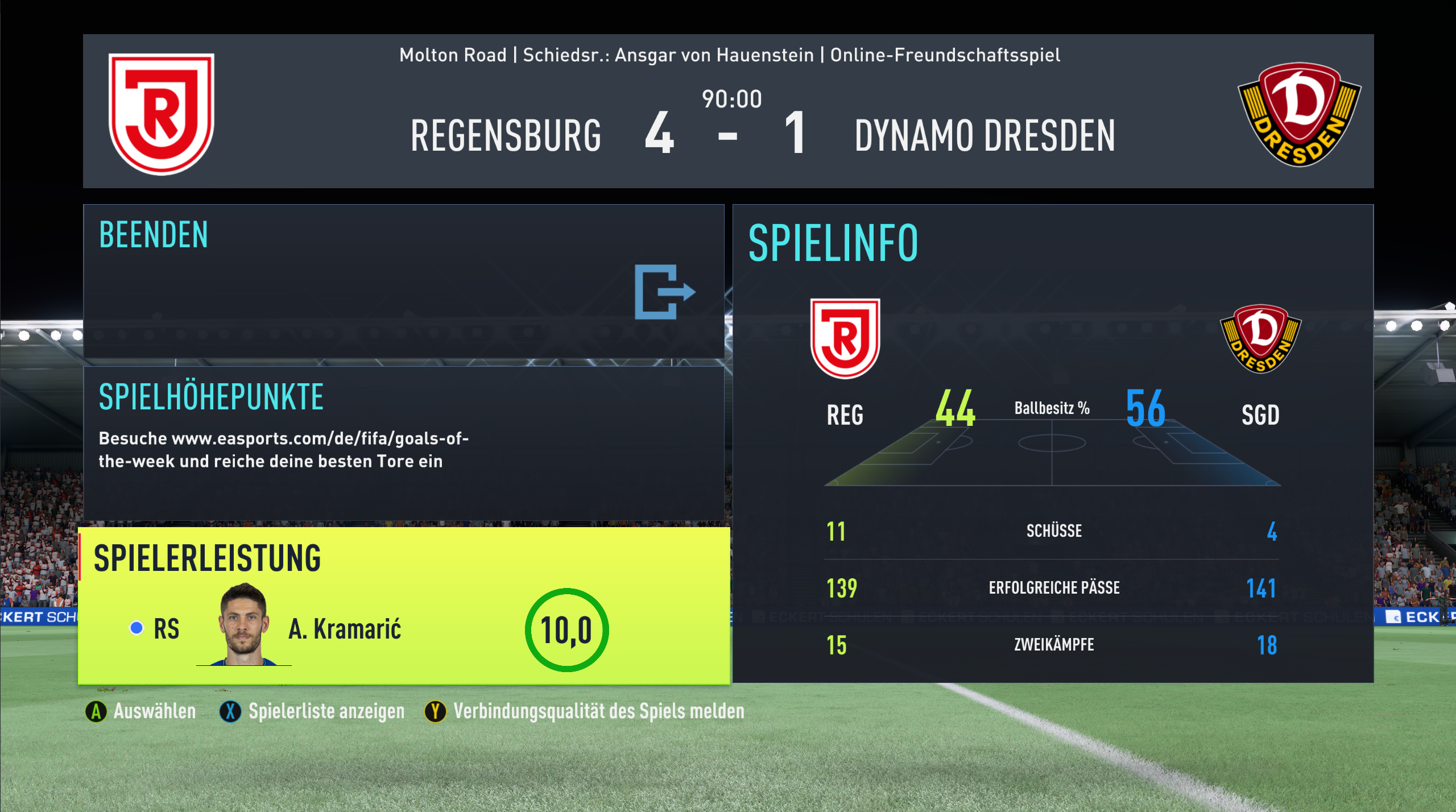The width and height of the screenshot is (1456, 812).
Task: Open the Spielerleistung tile for A. Kramarić
Action: 403,605
